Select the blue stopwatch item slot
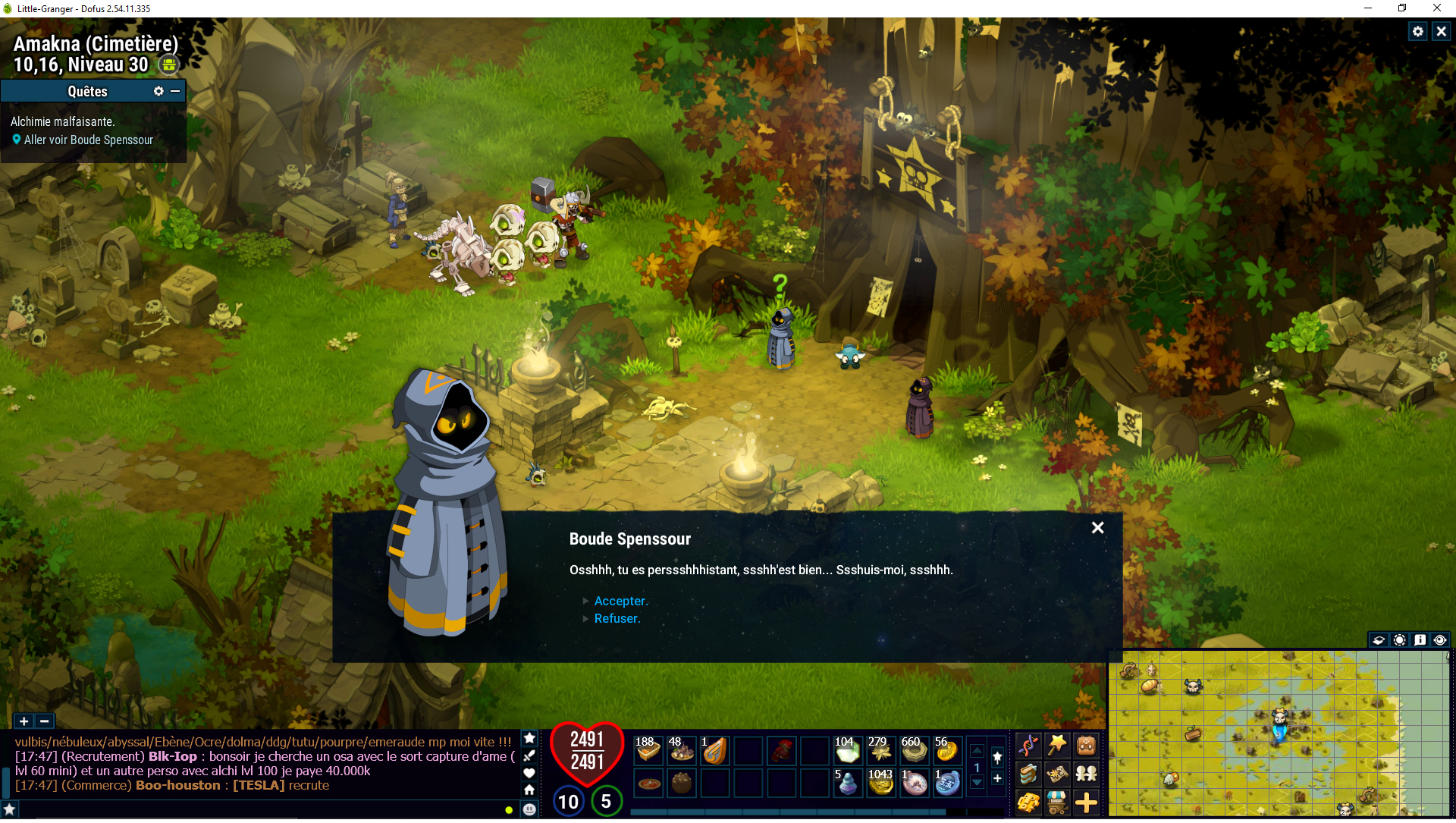The height and width of the screenshot is (823, 1456). click(x=947, y=783)
